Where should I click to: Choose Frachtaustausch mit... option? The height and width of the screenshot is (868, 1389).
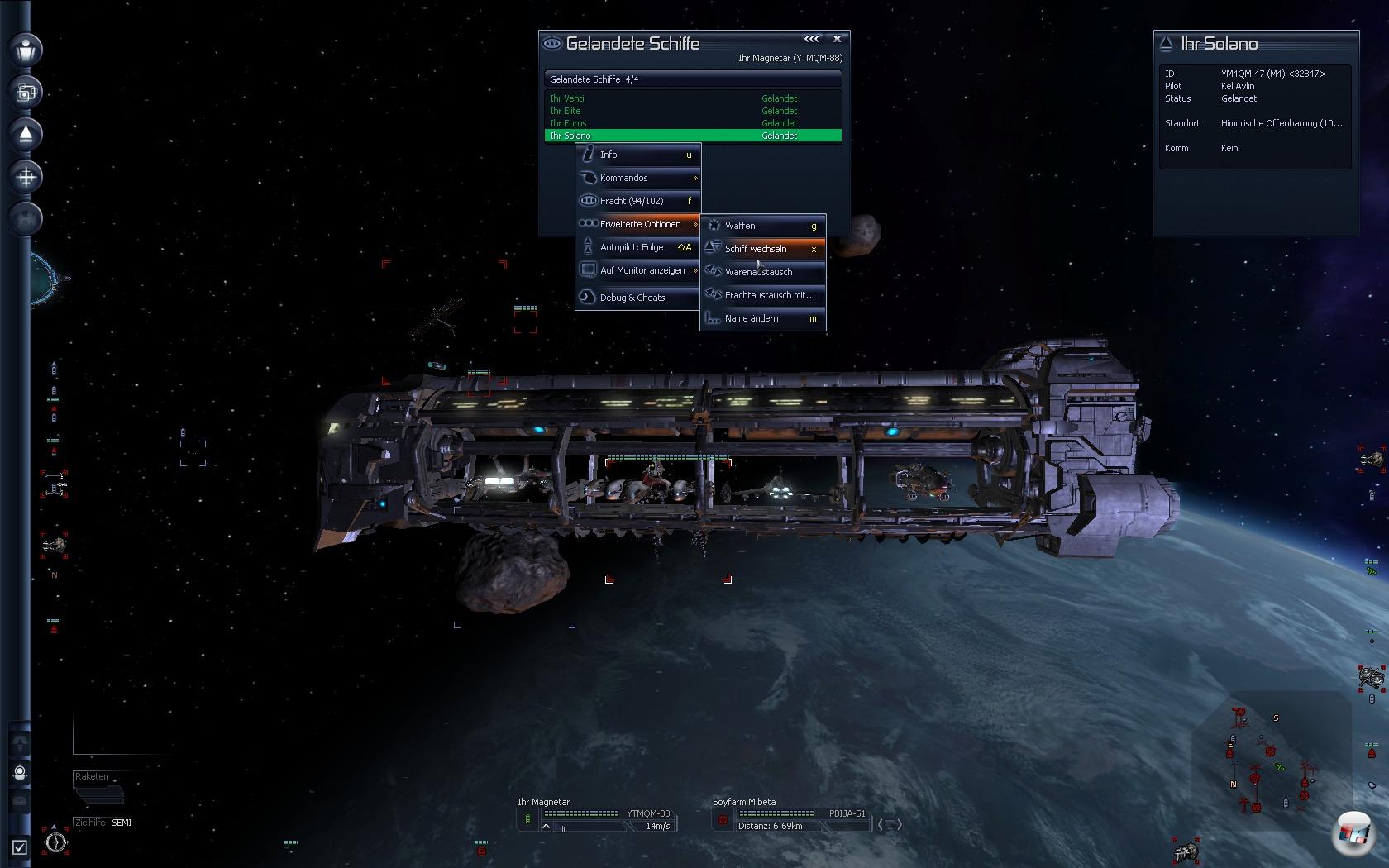[762, 295]
